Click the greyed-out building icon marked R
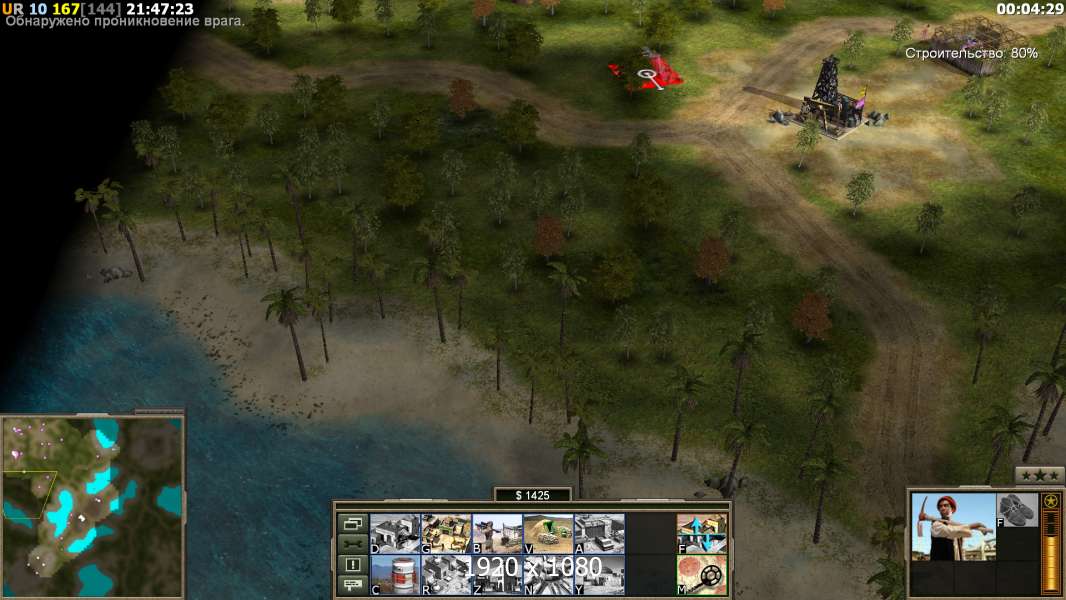Viewport: 1066px width, 600px height. [446, 575]
